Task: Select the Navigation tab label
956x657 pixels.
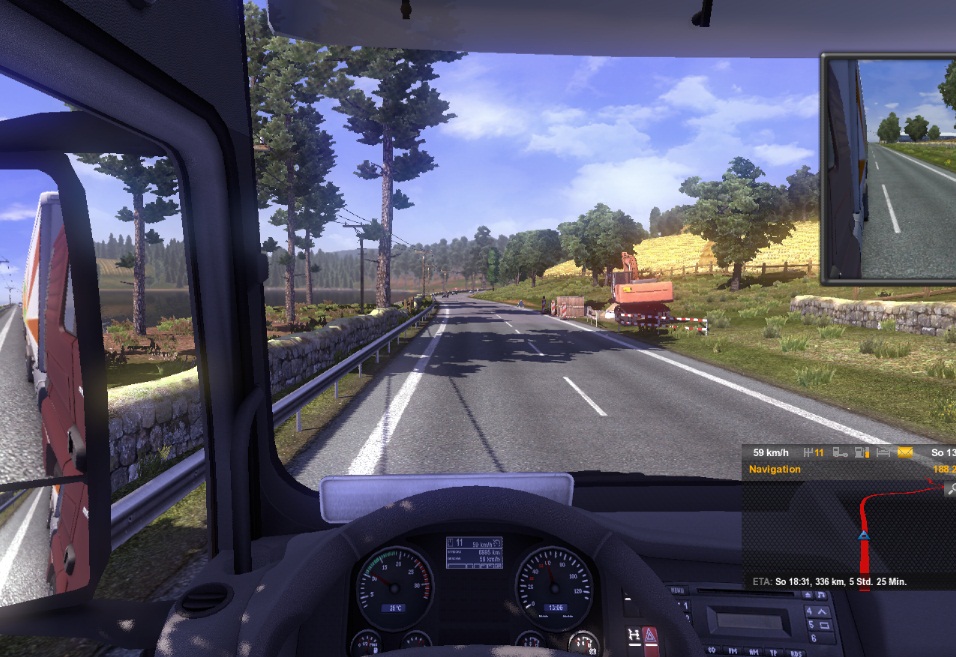Action: tap(775, 469)
